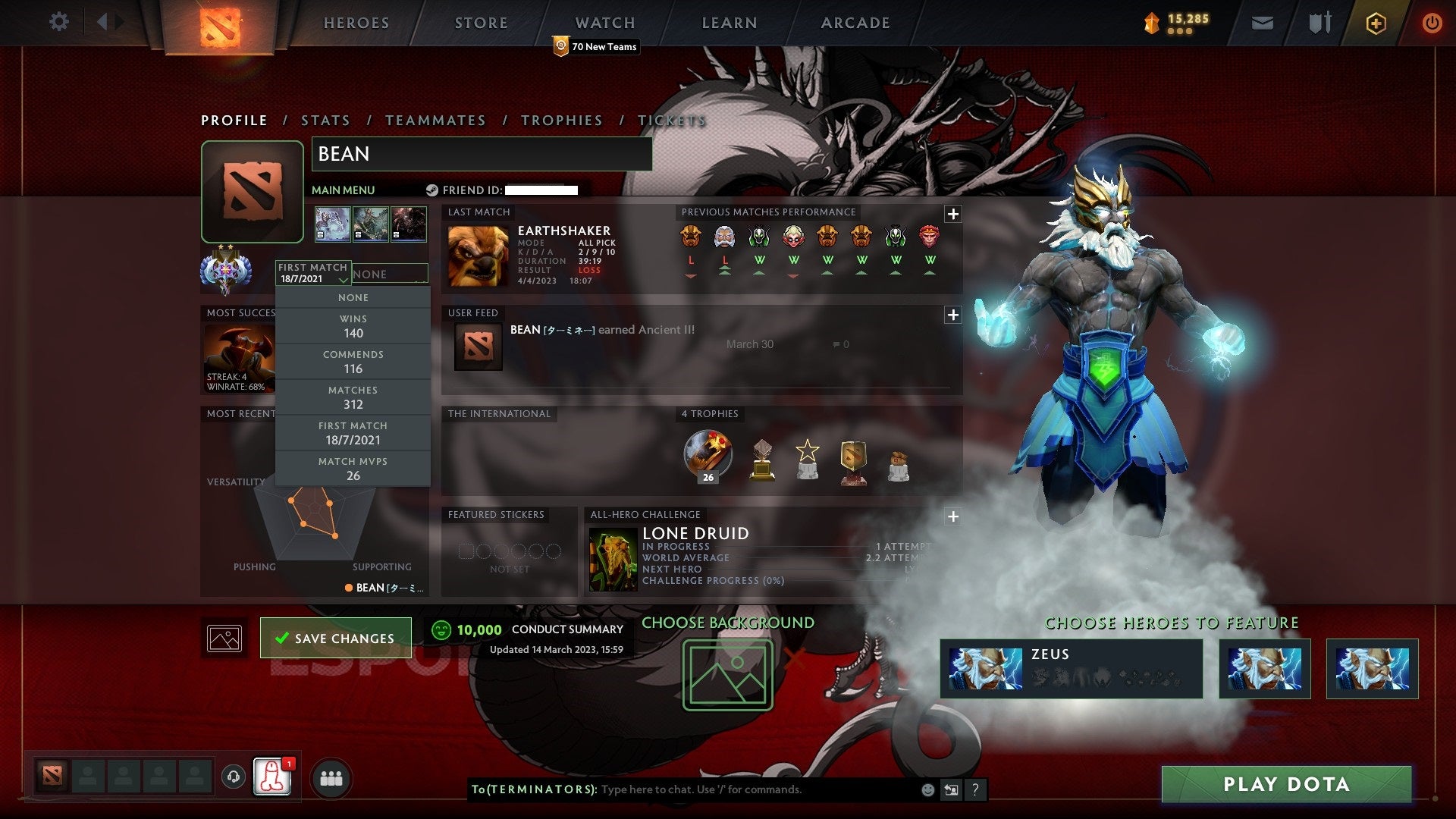Open the ARCADE menu item
This screenshot has height=819, width=1456.
[855, 22]
